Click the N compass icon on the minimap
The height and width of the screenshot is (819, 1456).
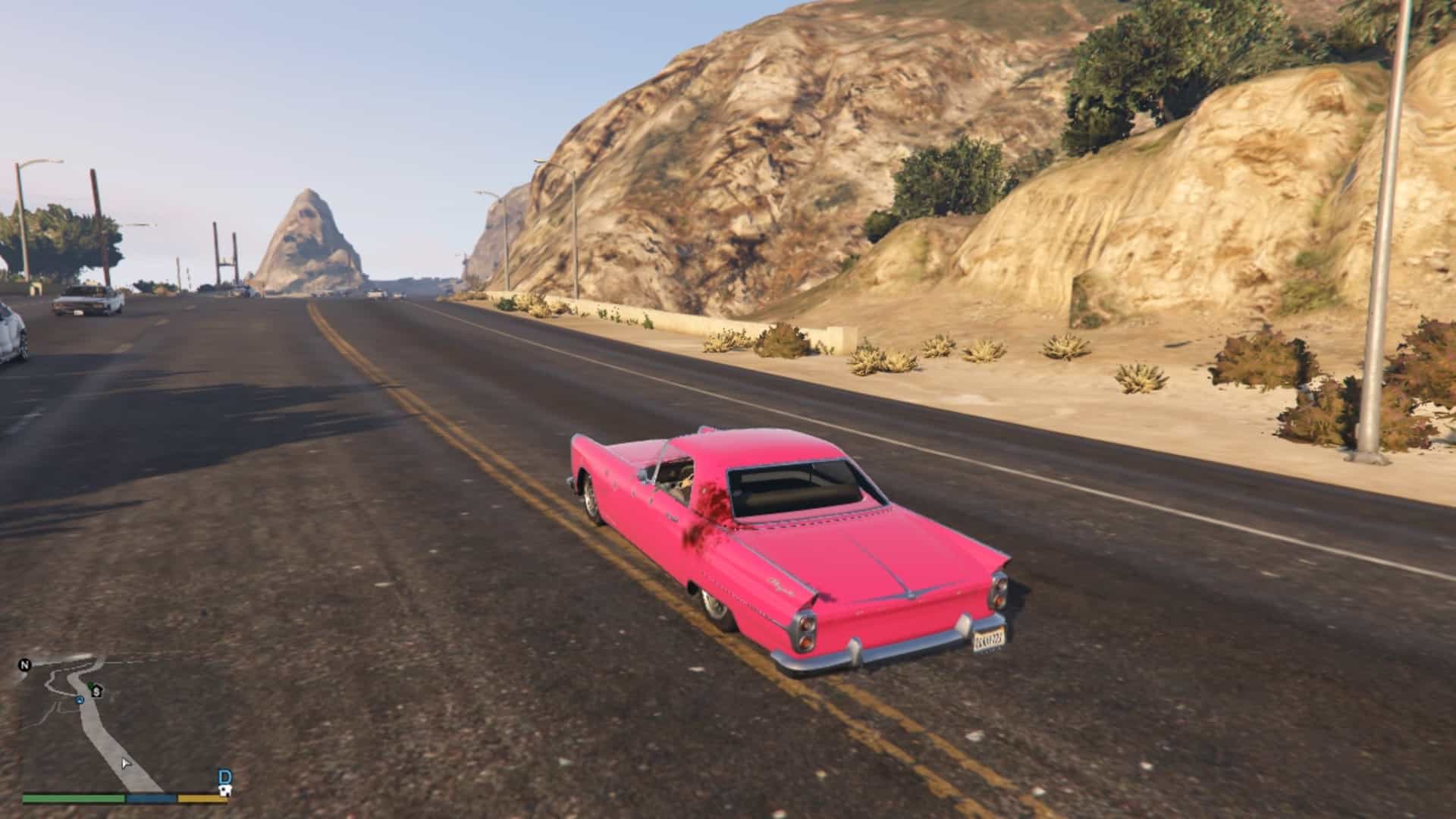[x=25, y=665]
